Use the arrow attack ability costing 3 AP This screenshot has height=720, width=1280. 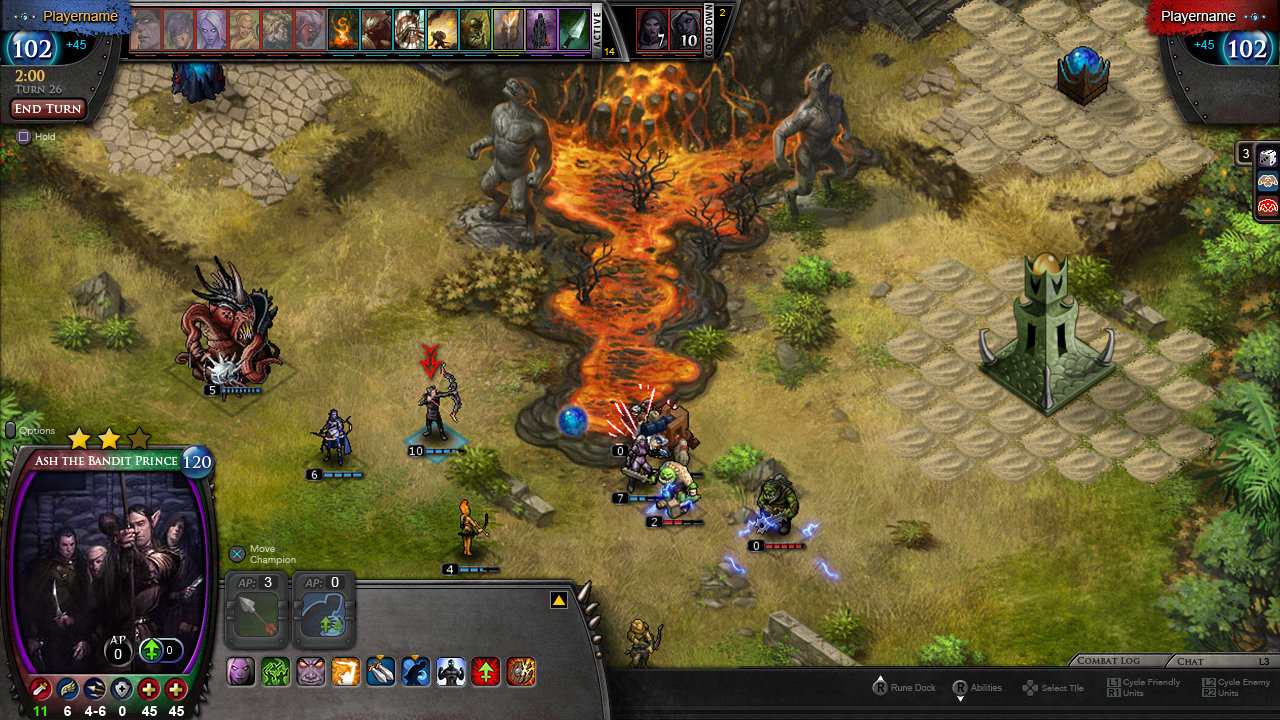[258, 613]
